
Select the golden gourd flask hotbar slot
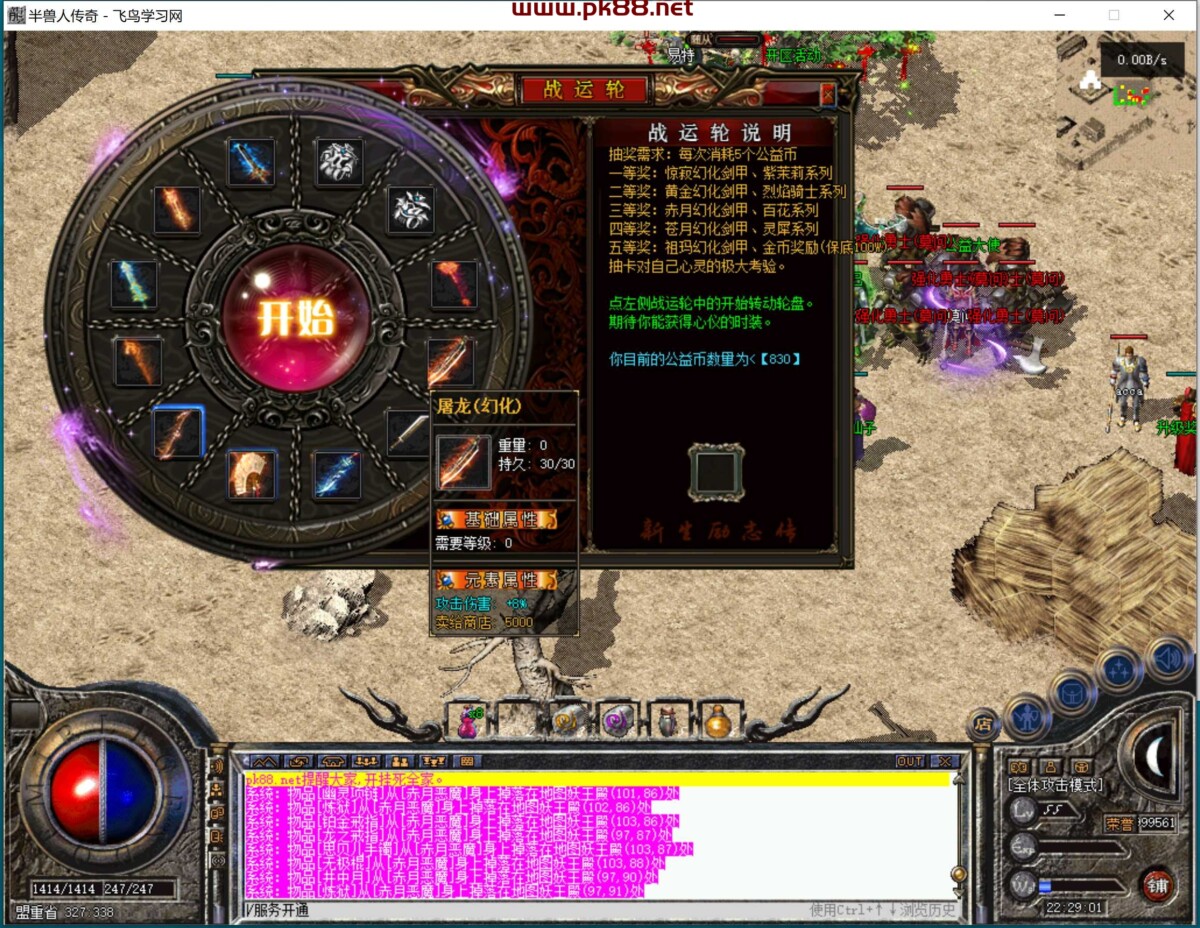717,720
